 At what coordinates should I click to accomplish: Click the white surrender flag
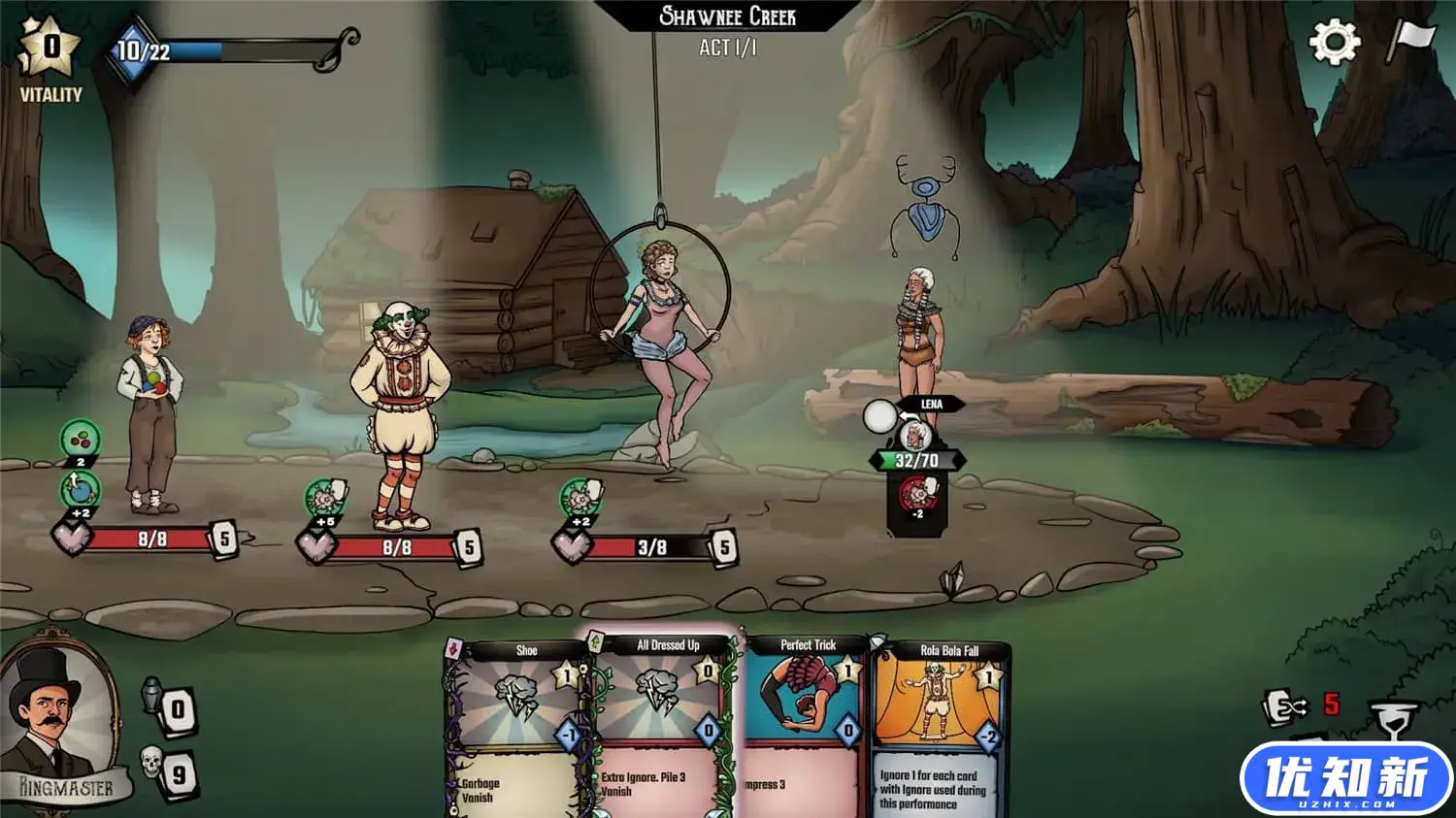1409,40
